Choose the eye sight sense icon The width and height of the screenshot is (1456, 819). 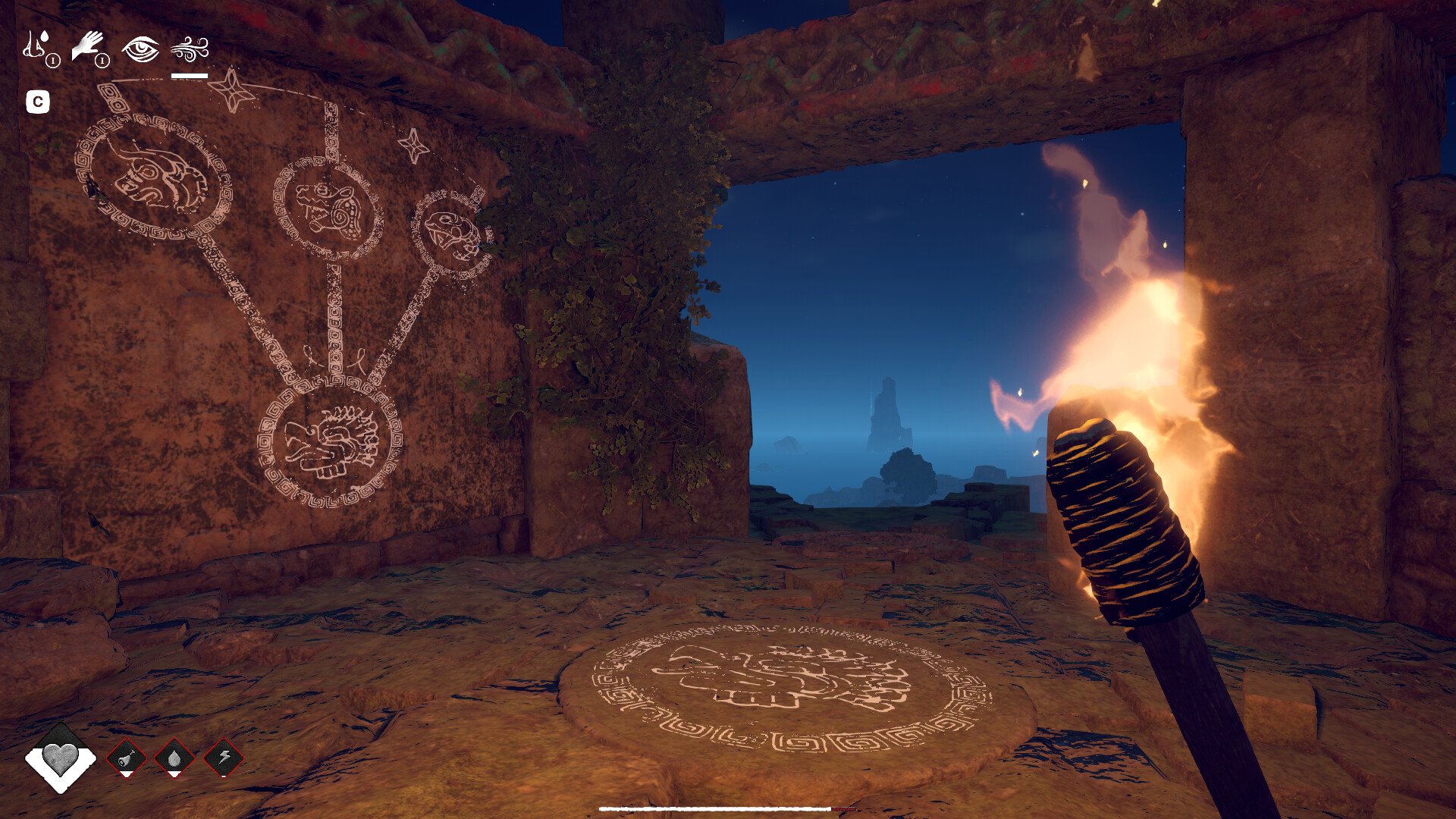(140, 49)
